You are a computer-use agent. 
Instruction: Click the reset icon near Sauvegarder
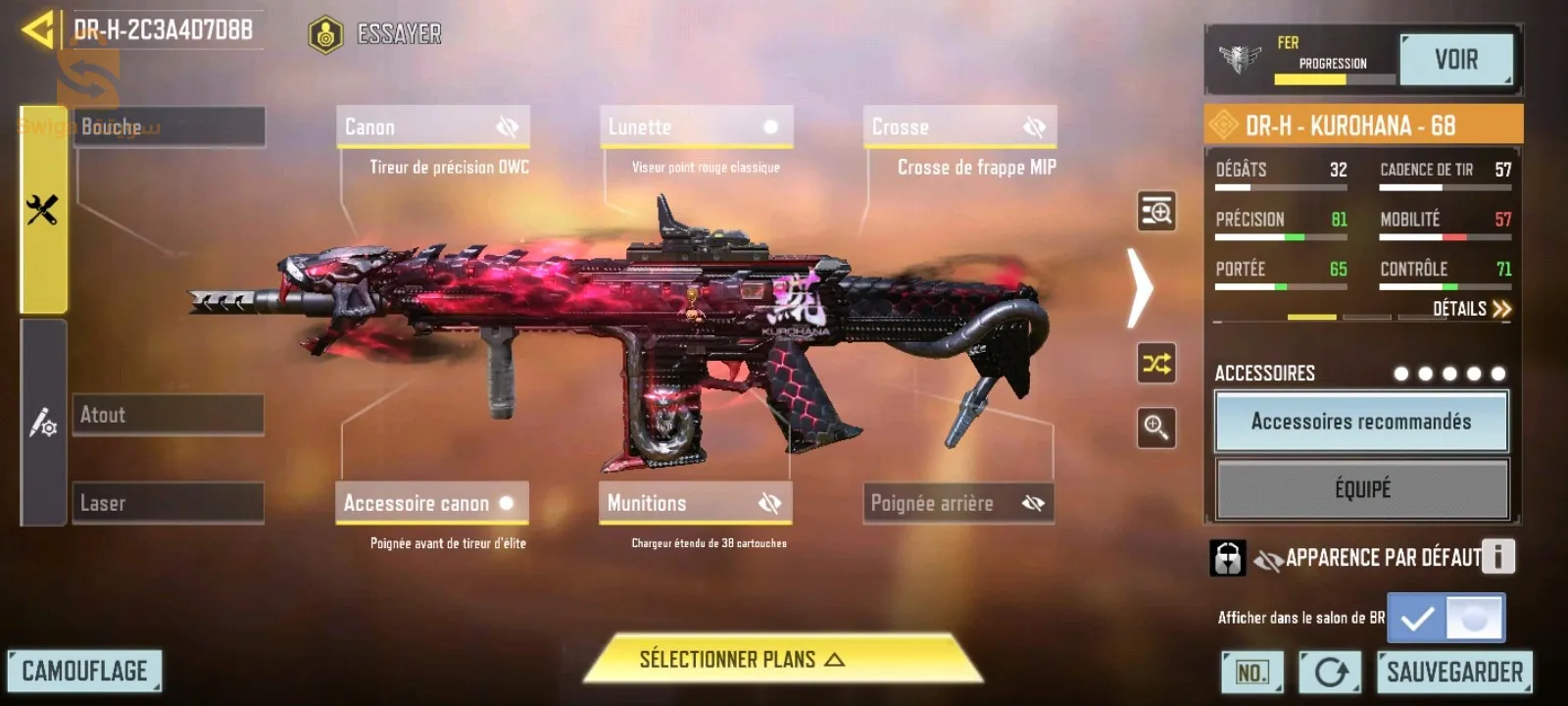1331,672
